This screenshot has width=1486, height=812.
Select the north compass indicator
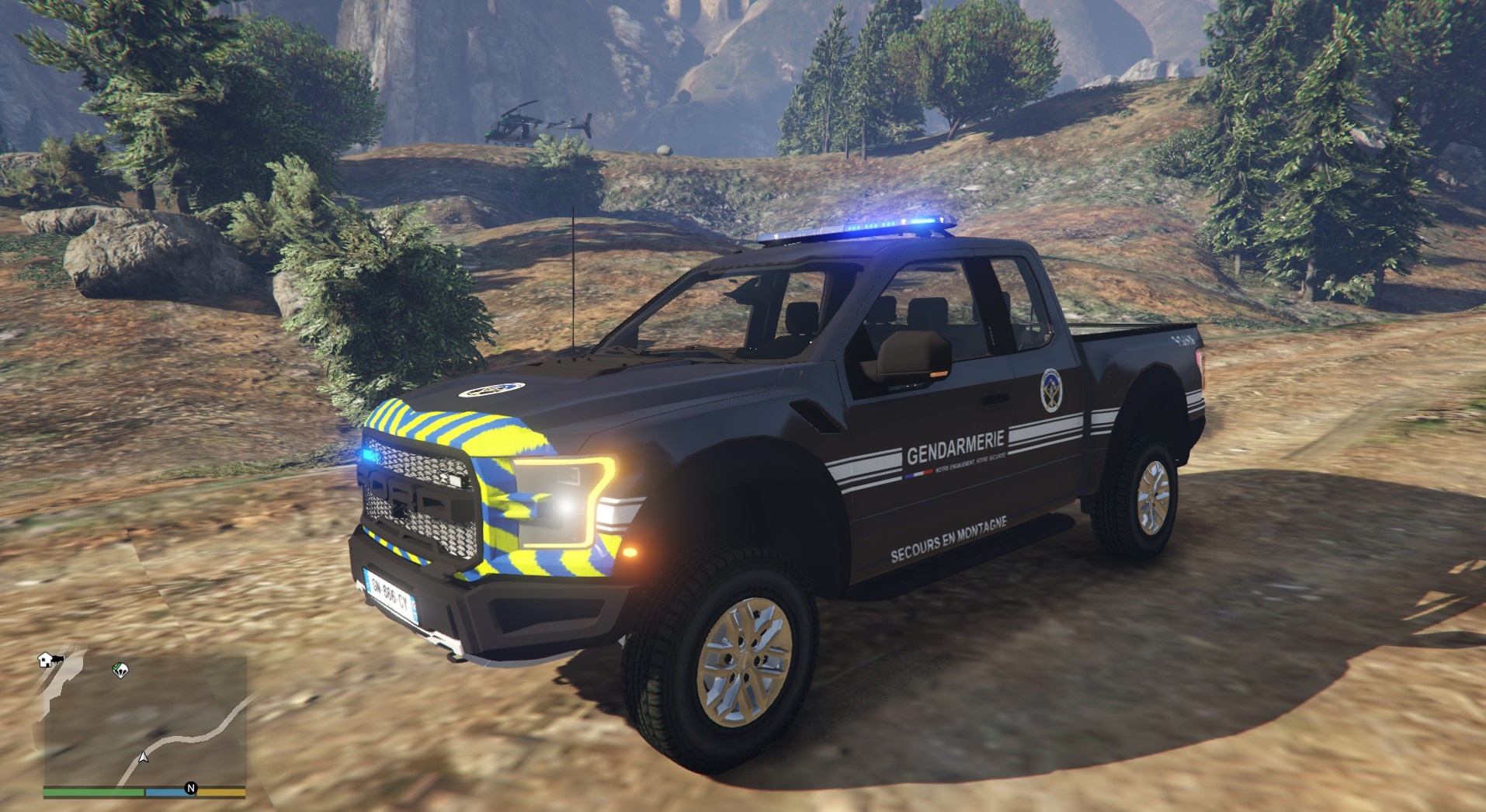coord(191,789)
